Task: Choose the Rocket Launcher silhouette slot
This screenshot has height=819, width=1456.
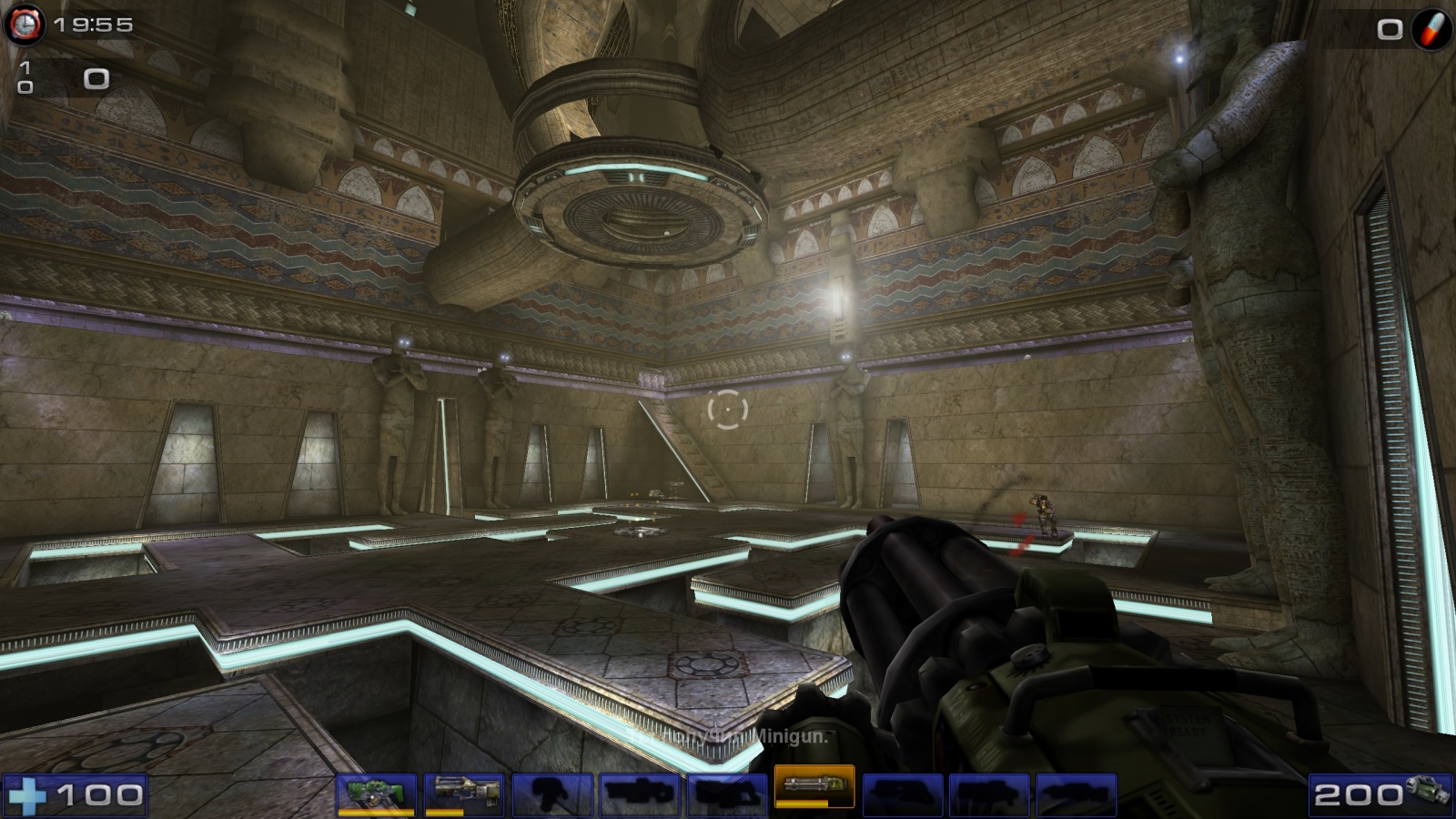Action: click(989, 794)
